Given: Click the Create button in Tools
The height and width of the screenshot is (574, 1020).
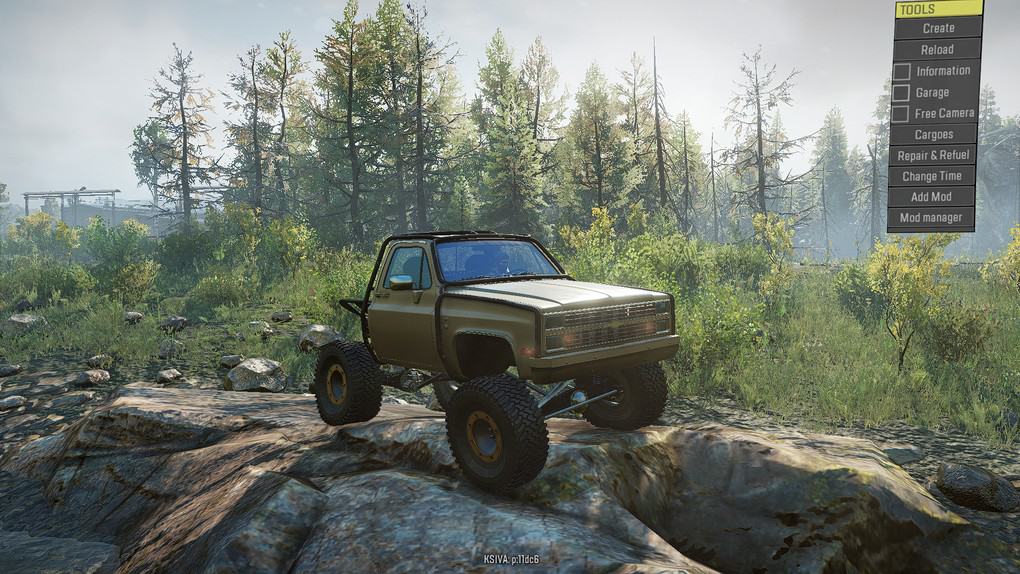Looking at the screenshot, I should 937,28.
